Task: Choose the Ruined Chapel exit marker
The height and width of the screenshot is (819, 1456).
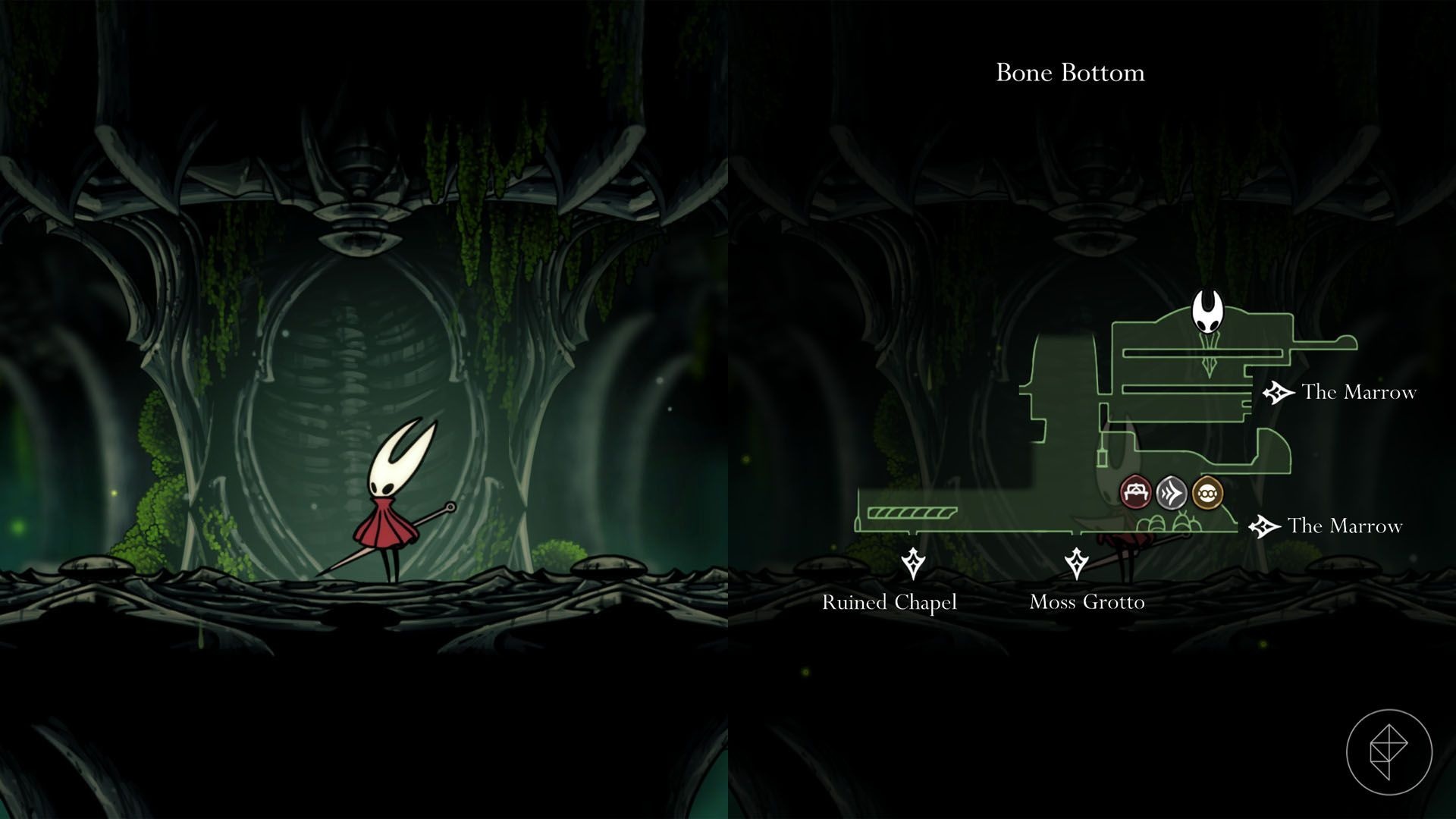Action: [912, 563]
